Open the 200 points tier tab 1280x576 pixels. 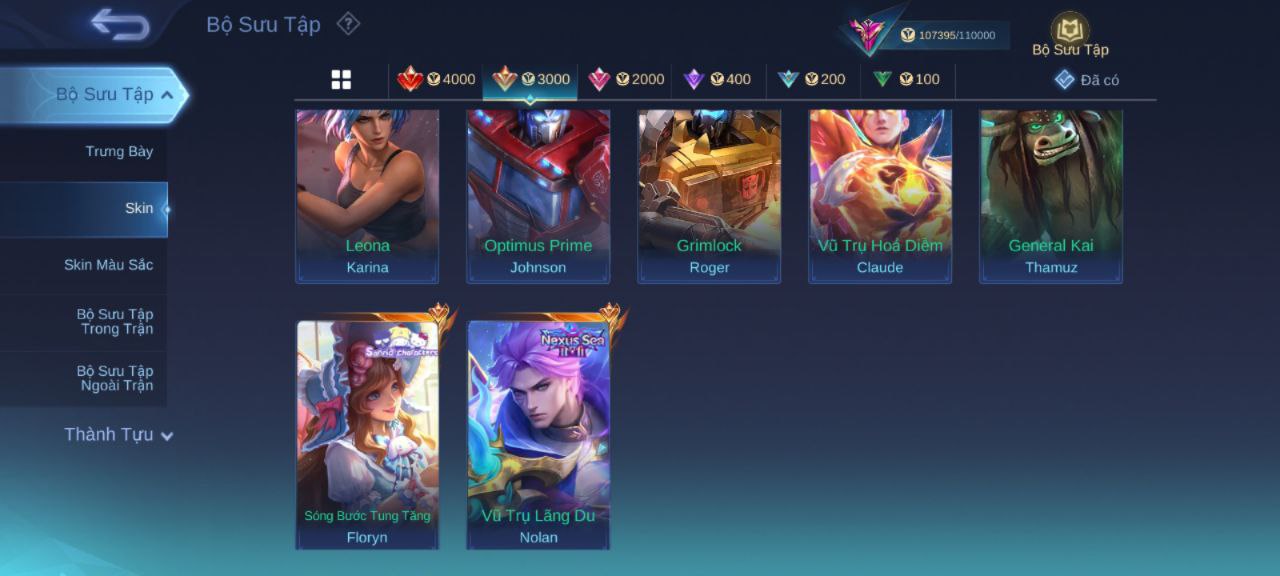[x=811, y=80]
